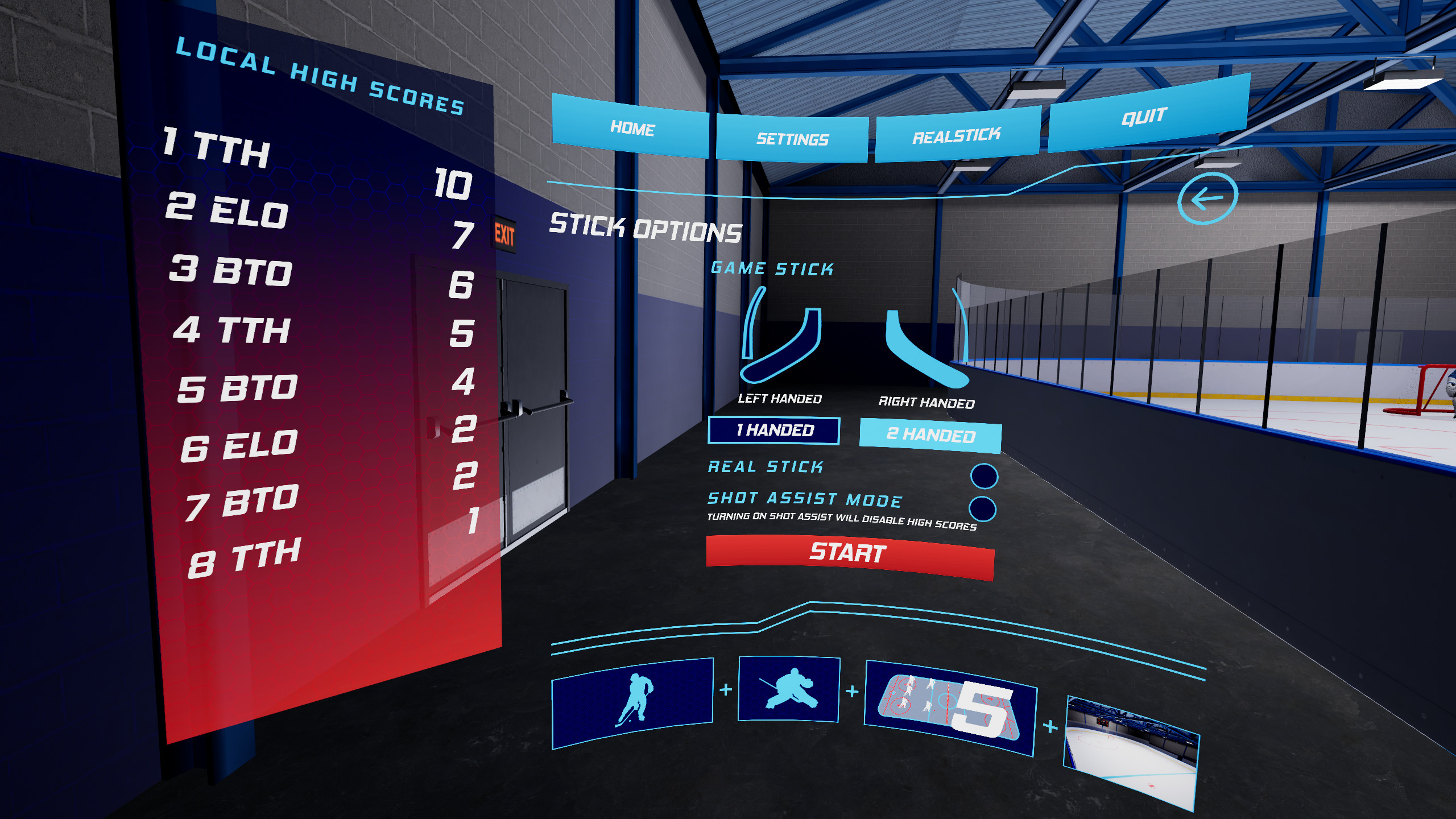Click the hockey player silhouette panel
This screenshot has width=1456, height=819.
(631, 702)
